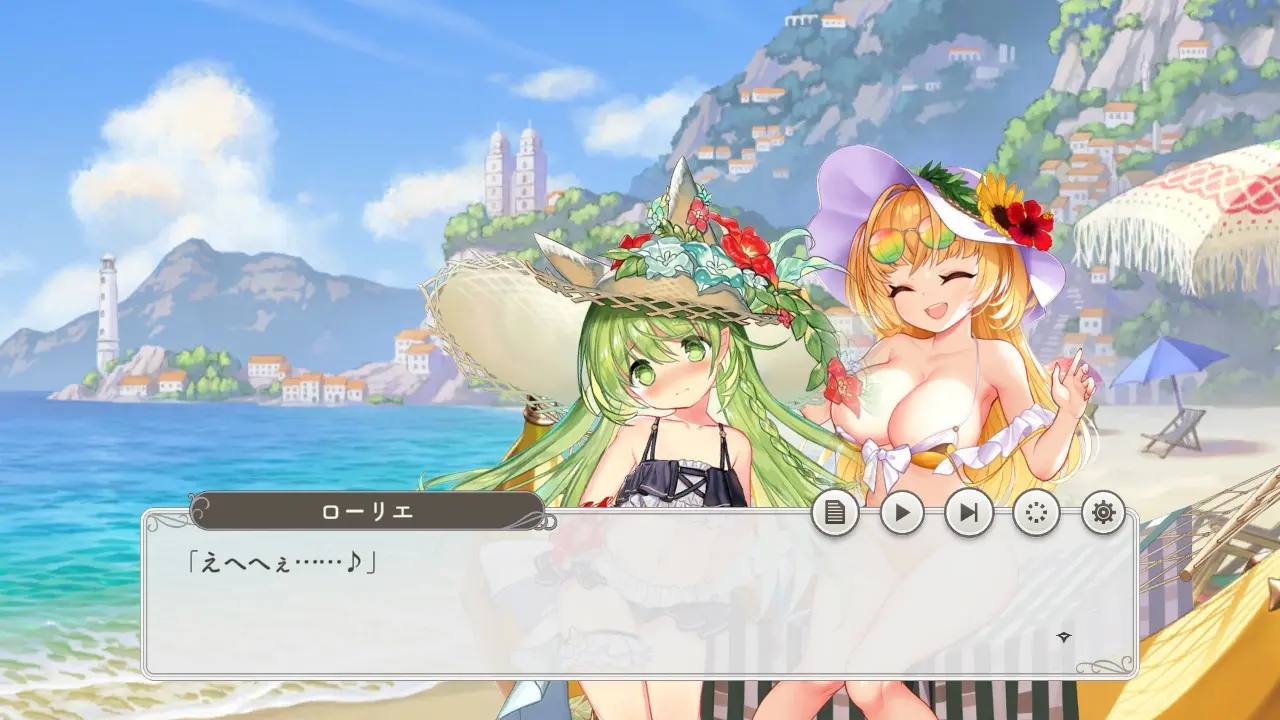The height and width of the screenshot is (720, 1280).
Task: Open the dialogue log document icon
Action: tap(835, 513)
